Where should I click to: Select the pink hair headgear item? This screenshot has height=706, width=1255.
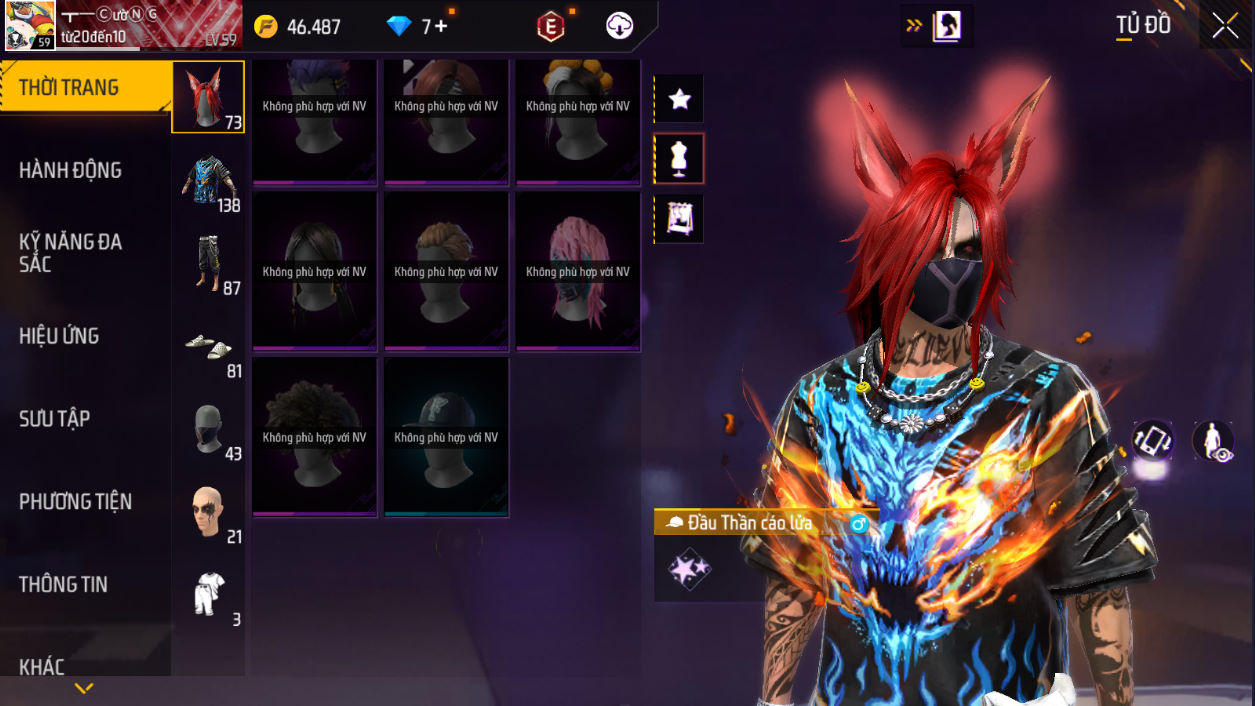(578, 270)
